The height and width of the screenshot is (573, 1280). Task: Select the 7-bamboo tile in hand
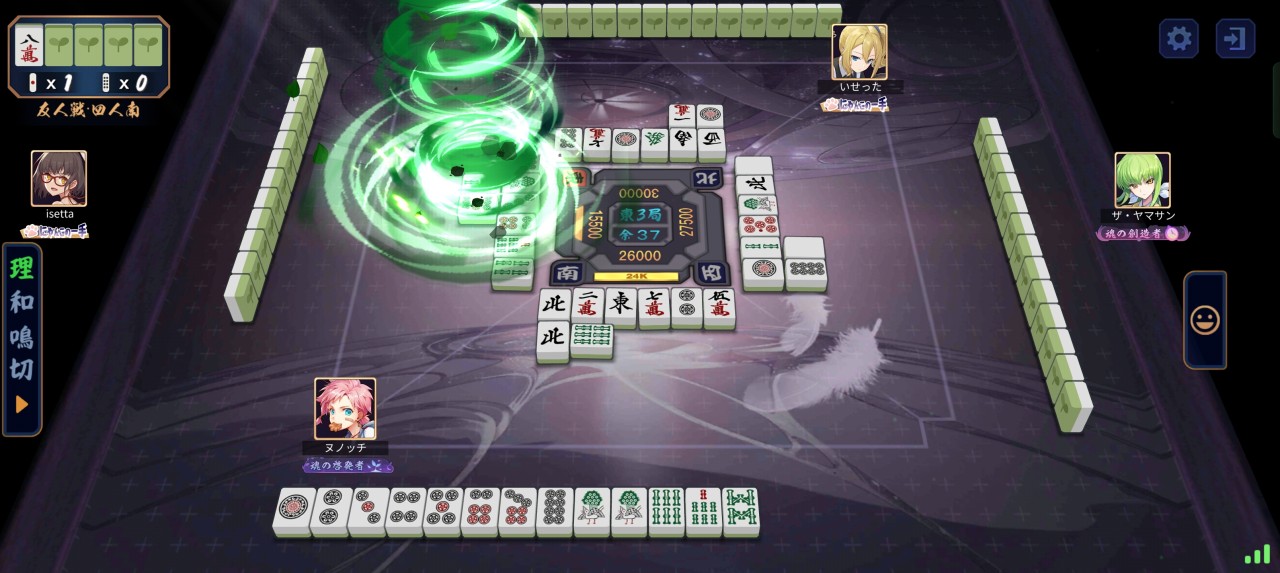click(x=704, y=511)
